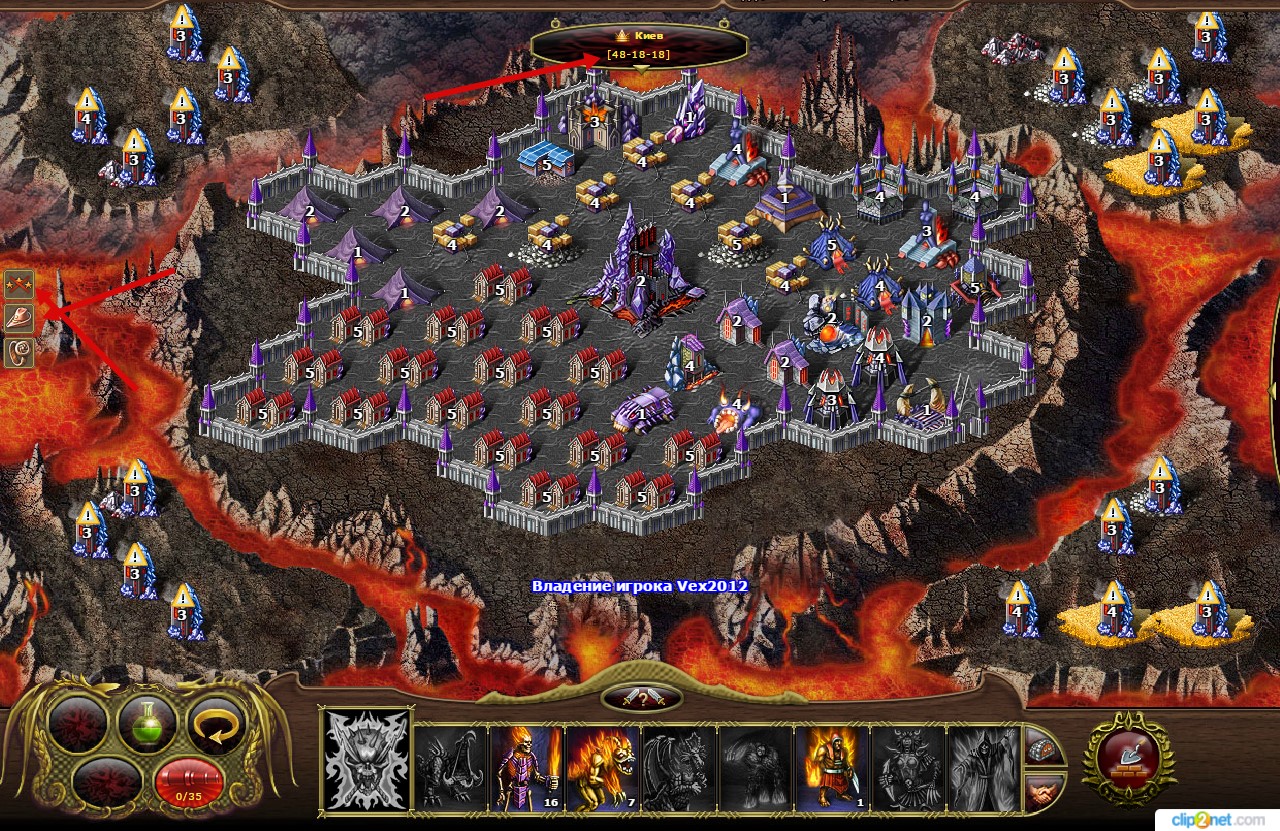The image size is (1280, 831).
Task: Select the greyed-out hooded reaper unit slot
Action: coord(983,767)
